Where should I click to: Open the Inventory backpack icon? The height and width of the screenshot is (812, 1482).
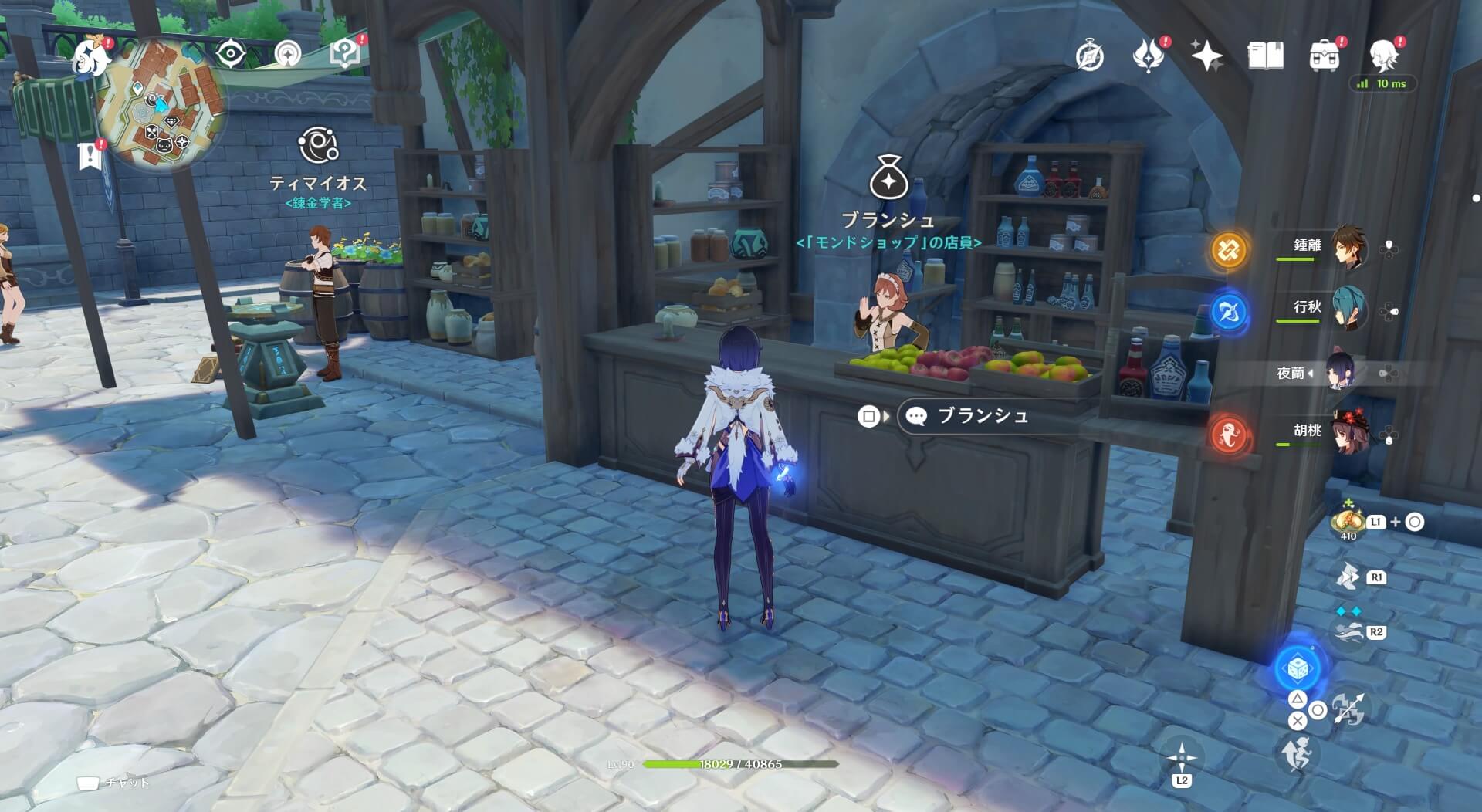point(1323,56)
